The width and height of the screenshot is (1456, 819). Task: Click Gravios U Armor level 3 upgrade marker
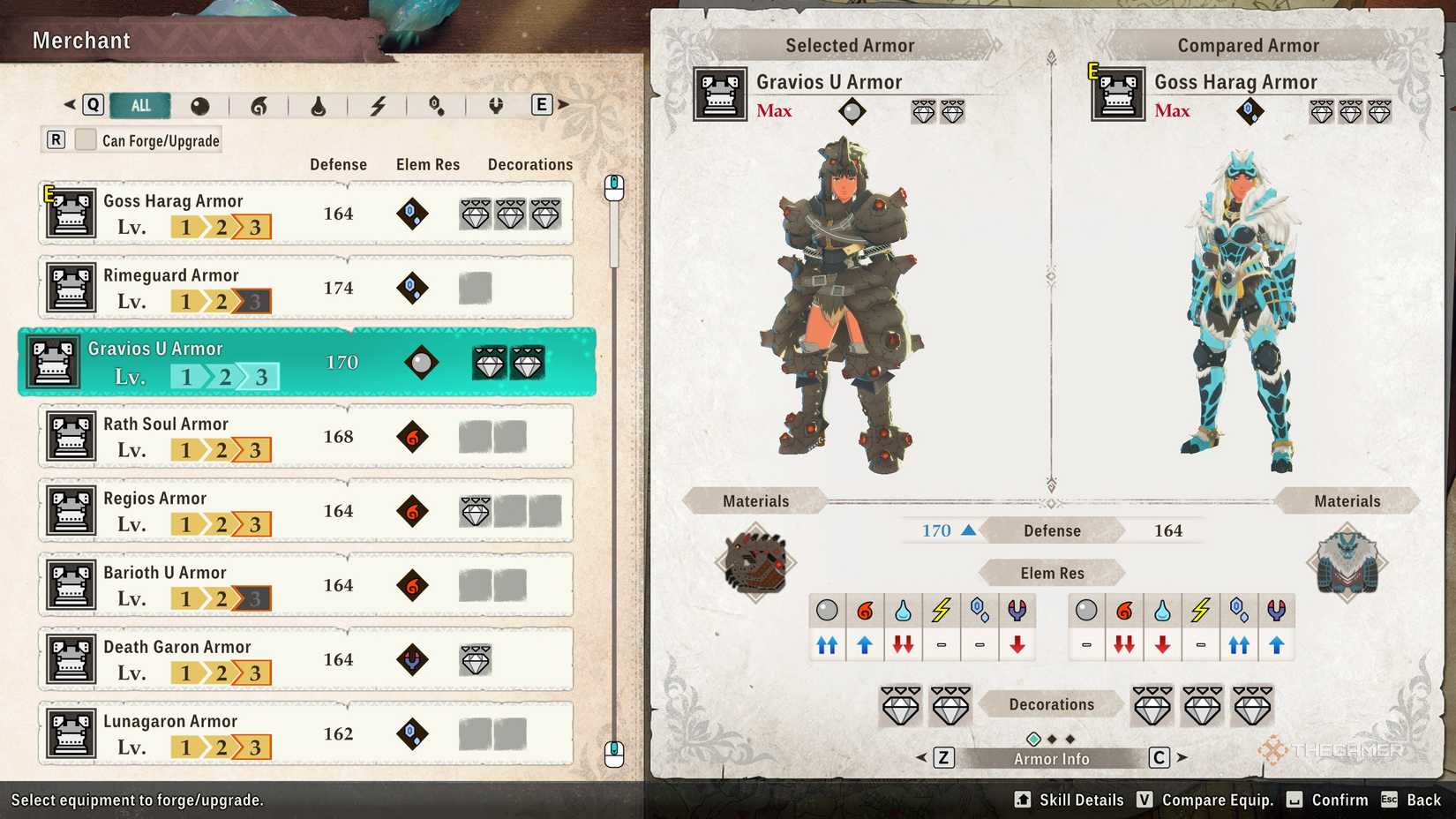click(262, 375)
